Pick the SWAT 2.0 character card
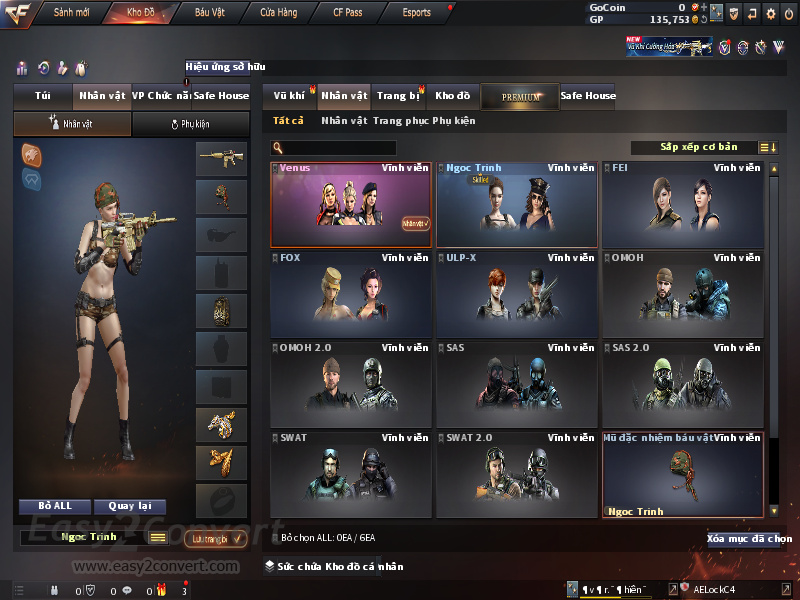This screenshot has width=800, height=600. point(517,474)
